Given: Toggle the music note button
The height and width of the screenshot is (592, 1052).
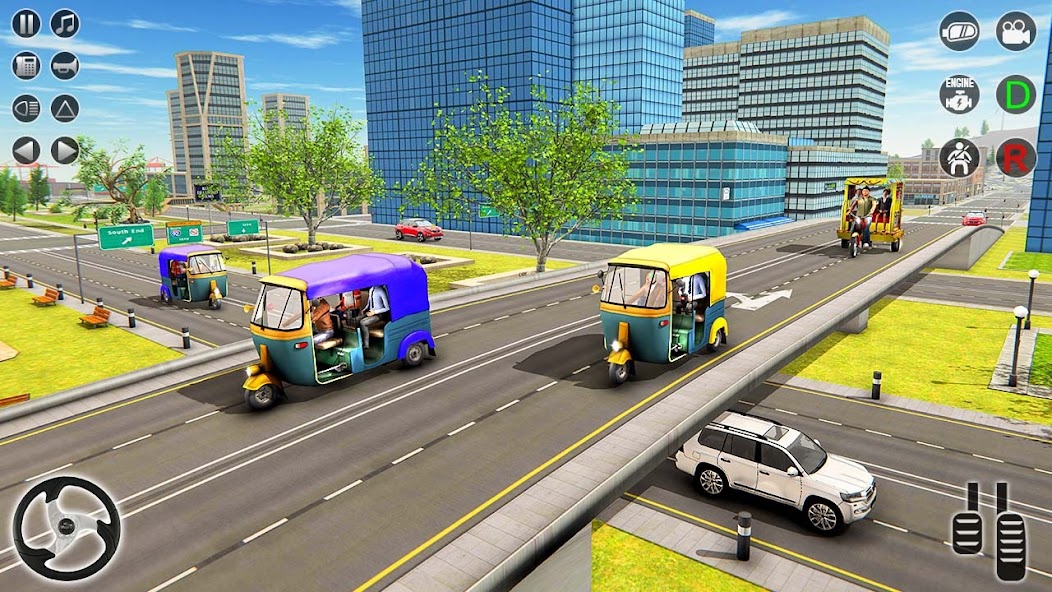Looking at the screenshot, I should click(x=65, y=23).
